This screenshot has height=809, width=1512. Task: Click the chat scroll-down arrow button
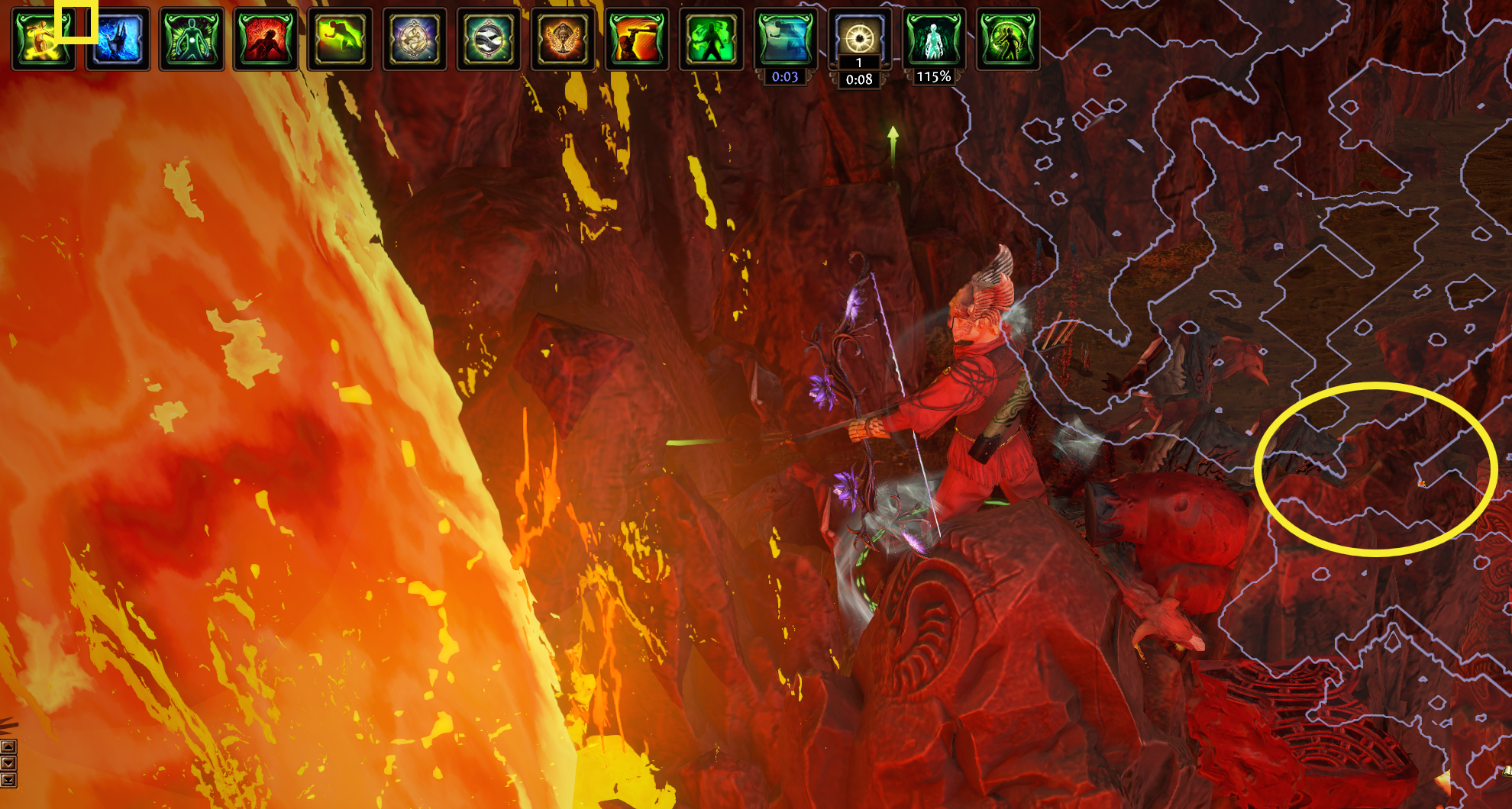(8, 763)
